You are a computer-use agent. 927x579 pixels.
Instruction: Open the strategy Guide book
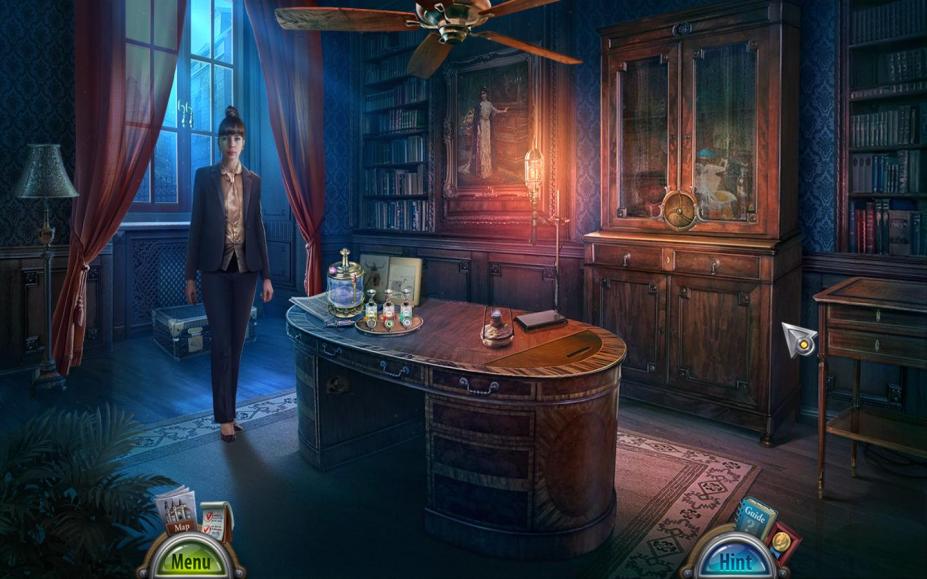pos(754,517)
